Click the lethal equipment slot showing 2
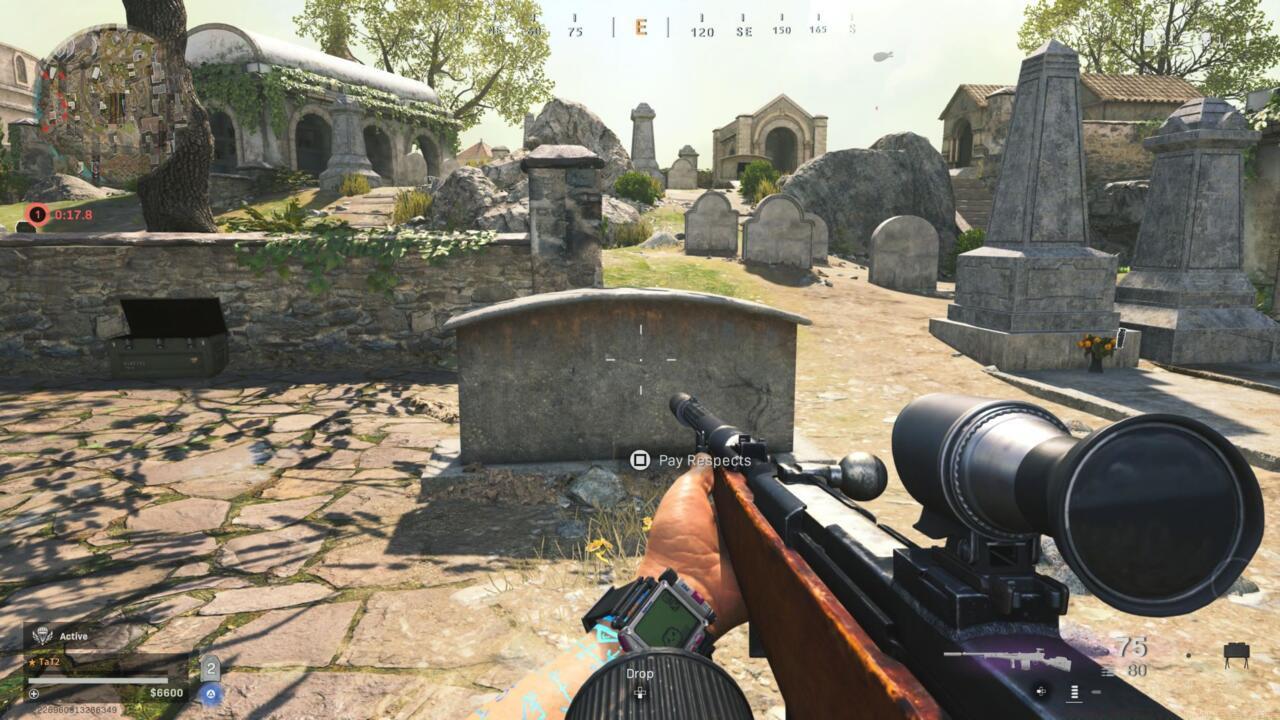This screenshot has height=720, width=1280. coord(211,668)
